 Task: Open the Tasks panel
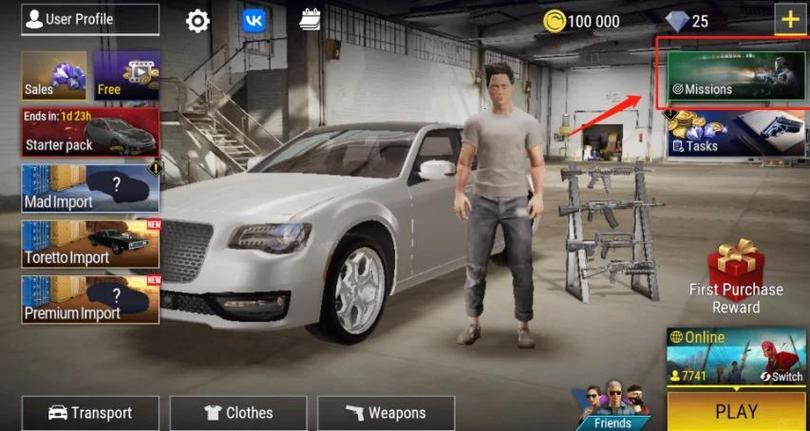[x=737, y=133]
